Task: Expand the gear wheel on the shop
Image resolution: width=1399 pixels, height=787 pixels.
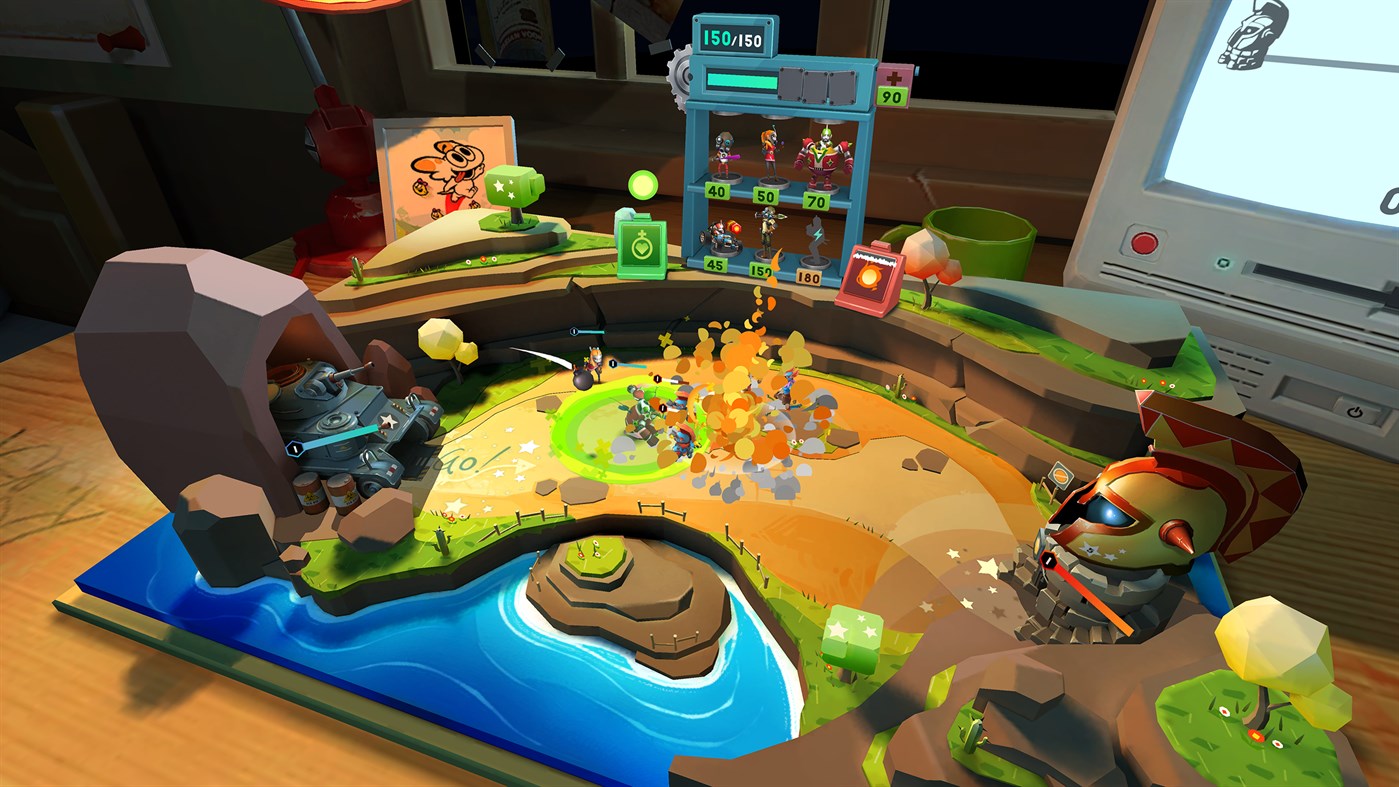Action: tap(681, 76)
